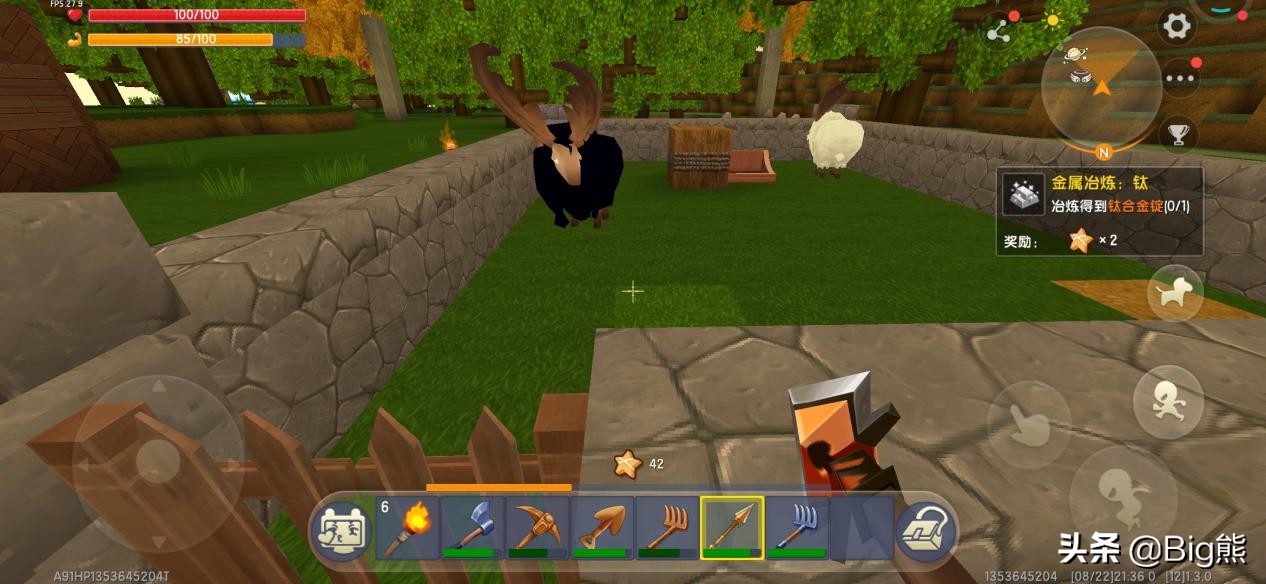Viewport: 1266px width, 584px height.
Task: Pick the highlighted spear hotbar slot
Action: [x=732, y=527]
